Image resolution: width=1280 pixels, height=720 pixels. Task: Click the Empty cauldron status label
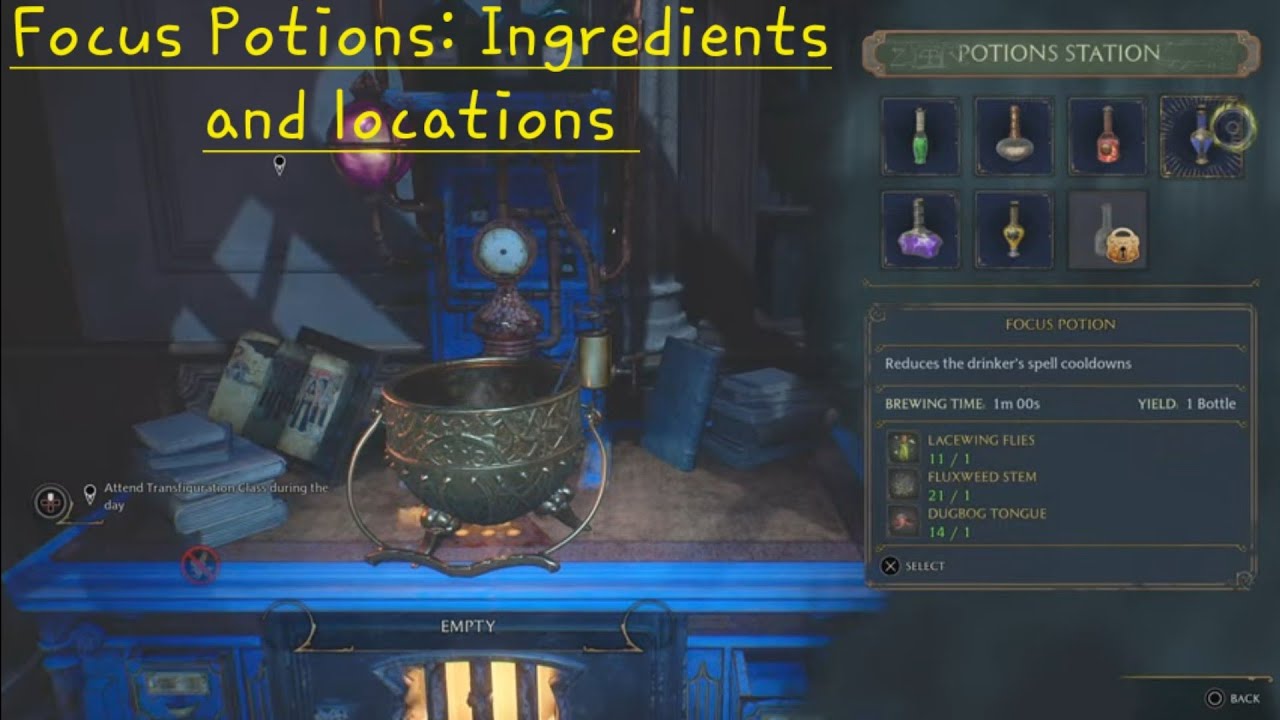coord(466,624)
